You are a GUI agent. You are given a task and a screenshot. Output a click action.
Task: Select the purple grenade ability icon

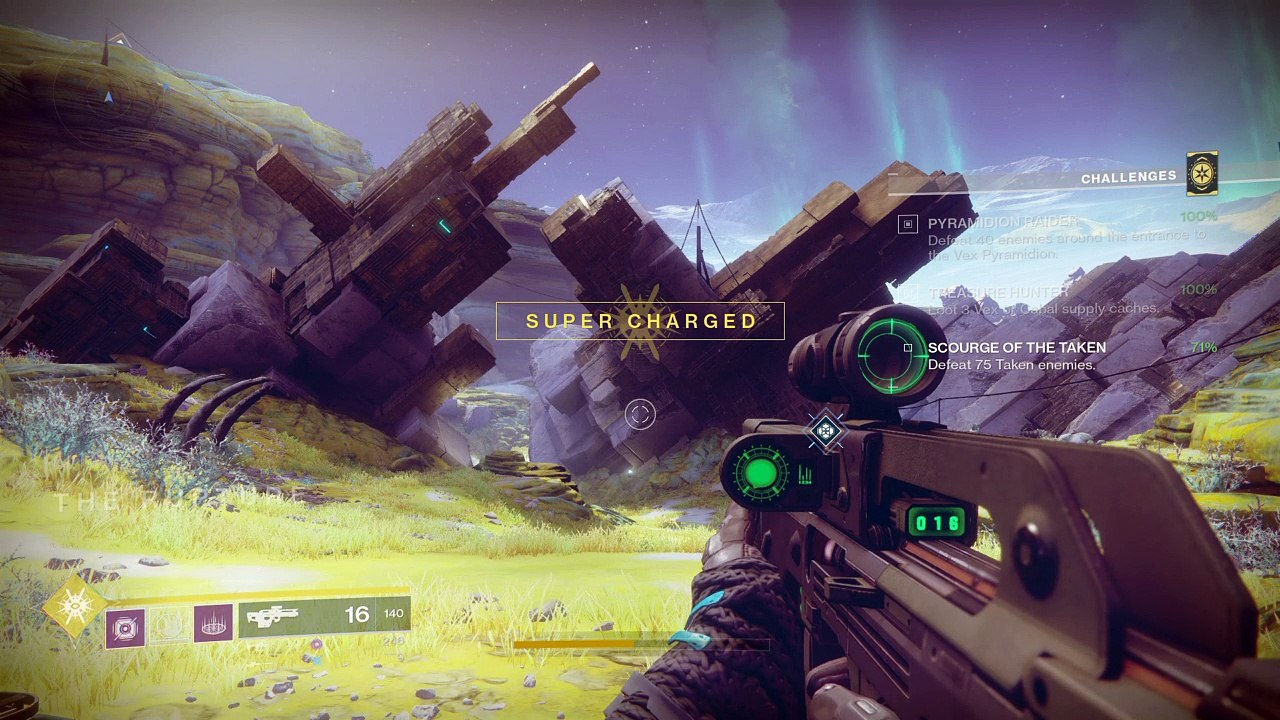[x=126, y=628]
